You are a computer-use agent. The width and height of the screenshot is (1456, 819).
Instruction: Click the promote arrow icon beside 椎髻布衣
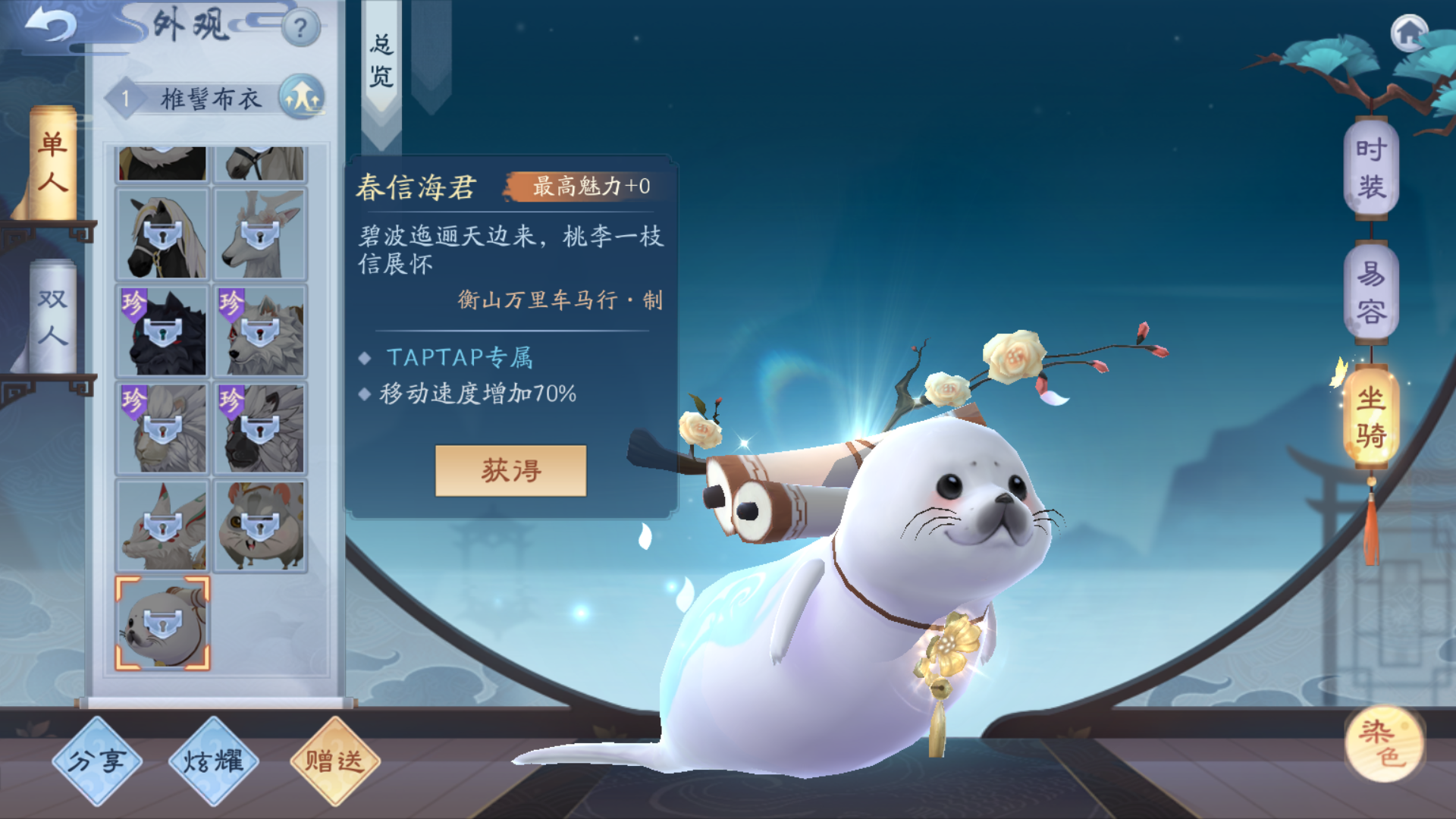302,99
